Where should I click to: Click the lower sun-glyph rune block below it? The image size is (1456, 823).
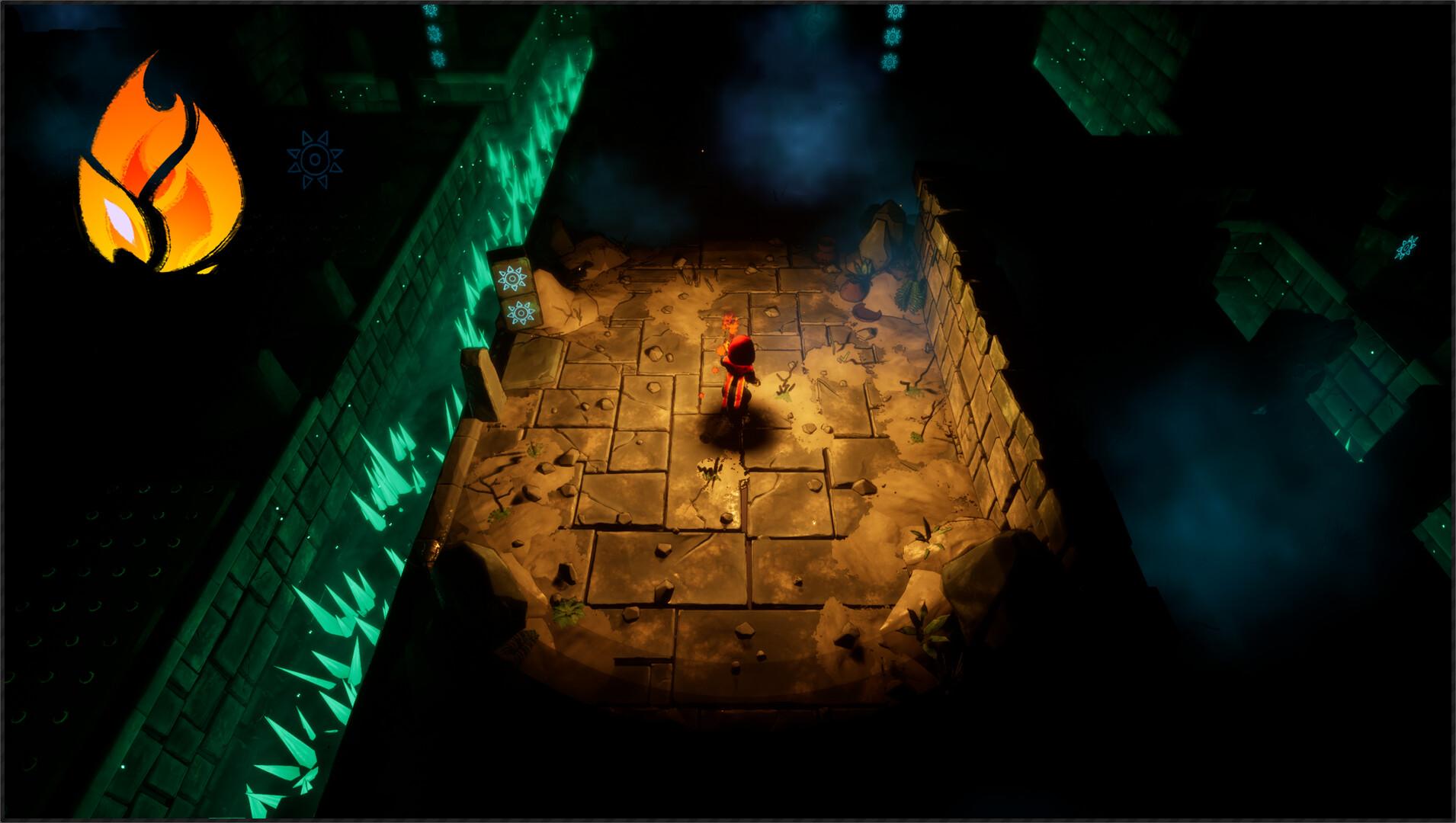(521, 312)
